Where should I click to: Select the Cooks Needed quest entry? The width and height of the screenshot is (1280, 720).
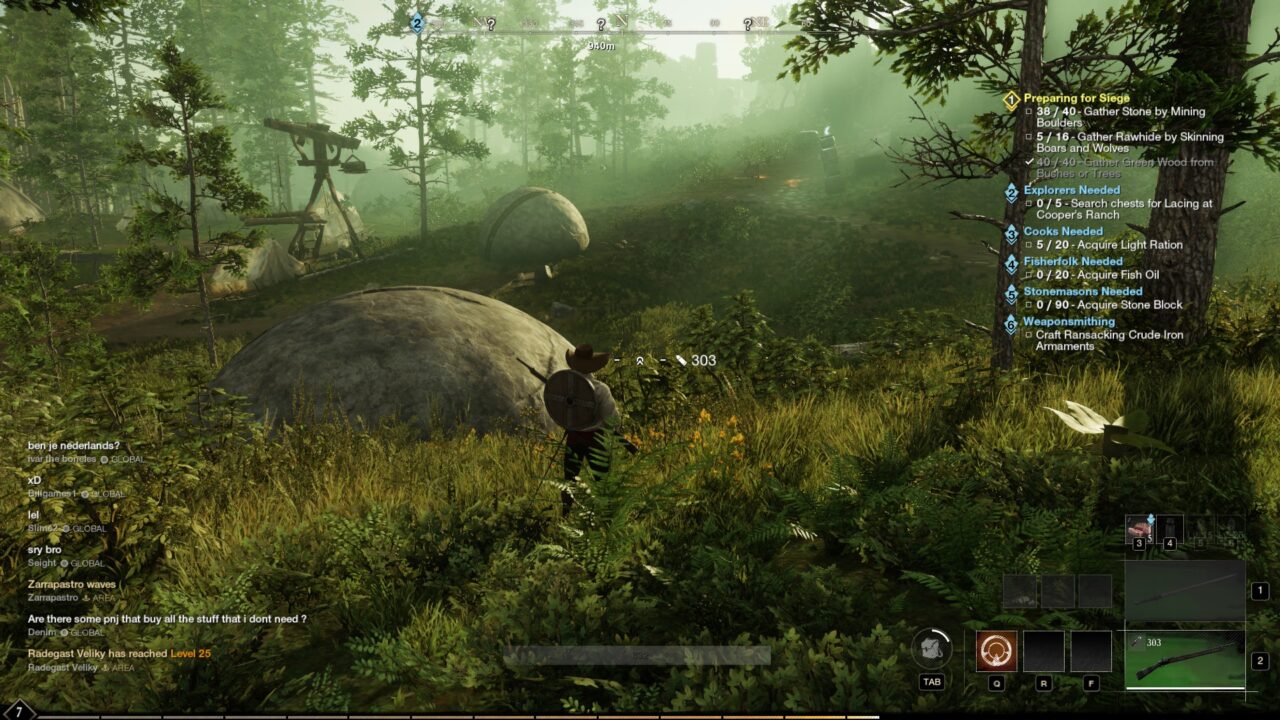[x=1063, y=231]
